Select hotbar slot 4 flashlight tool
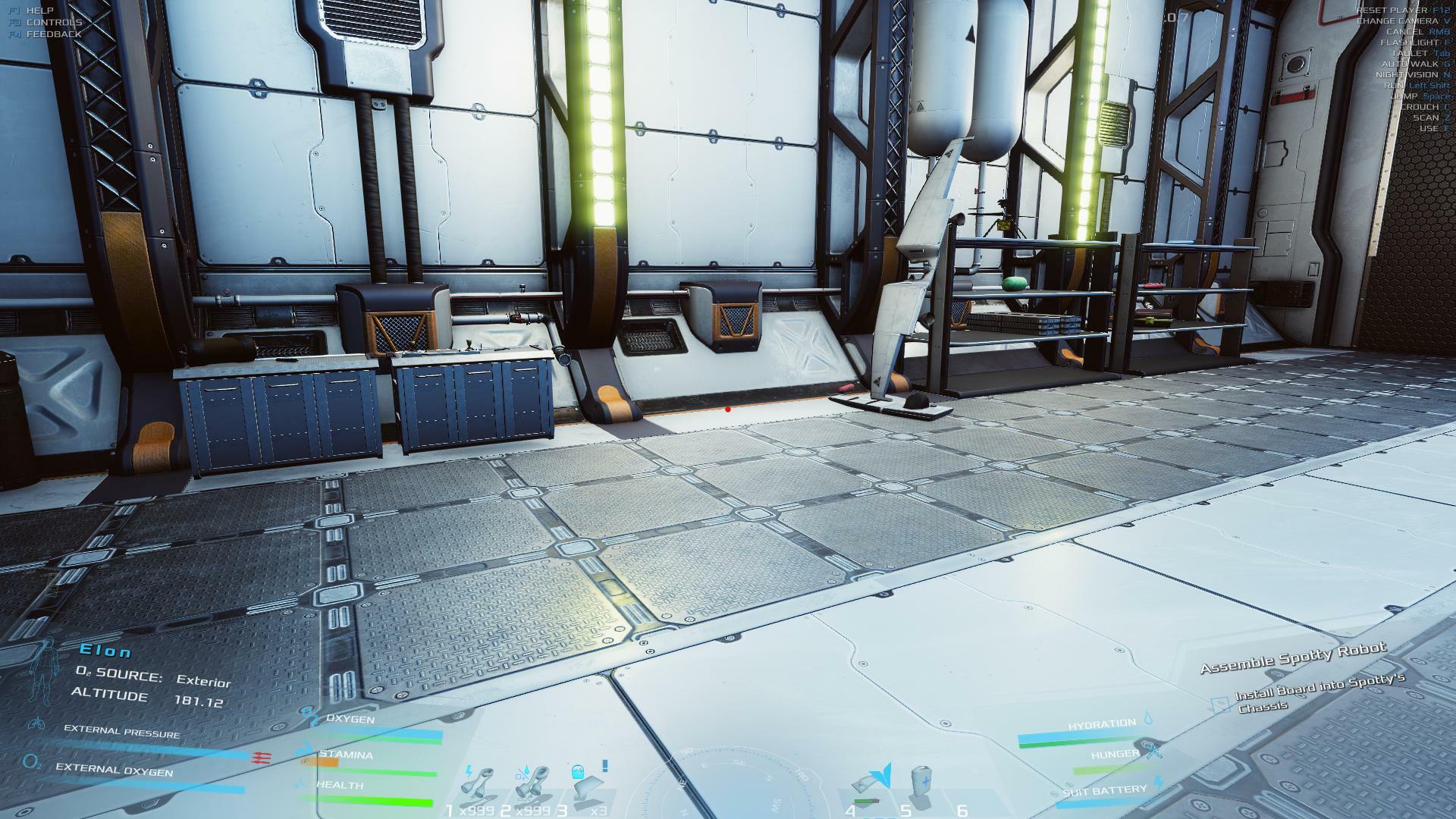Viewport: 1456px width, 819px height. coord(870,785)
